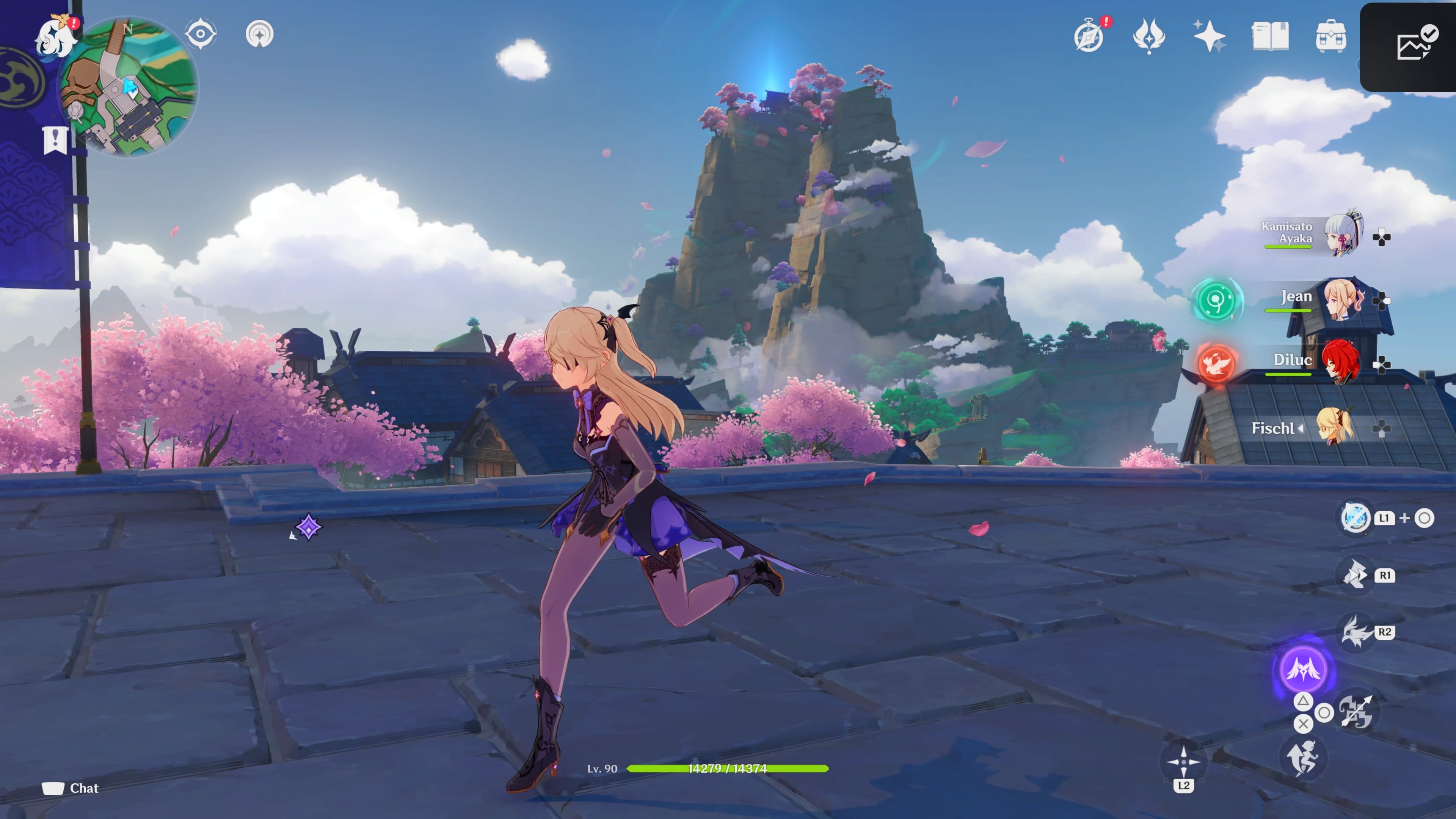Open the co-op mode icon

[x=259, y=34]
